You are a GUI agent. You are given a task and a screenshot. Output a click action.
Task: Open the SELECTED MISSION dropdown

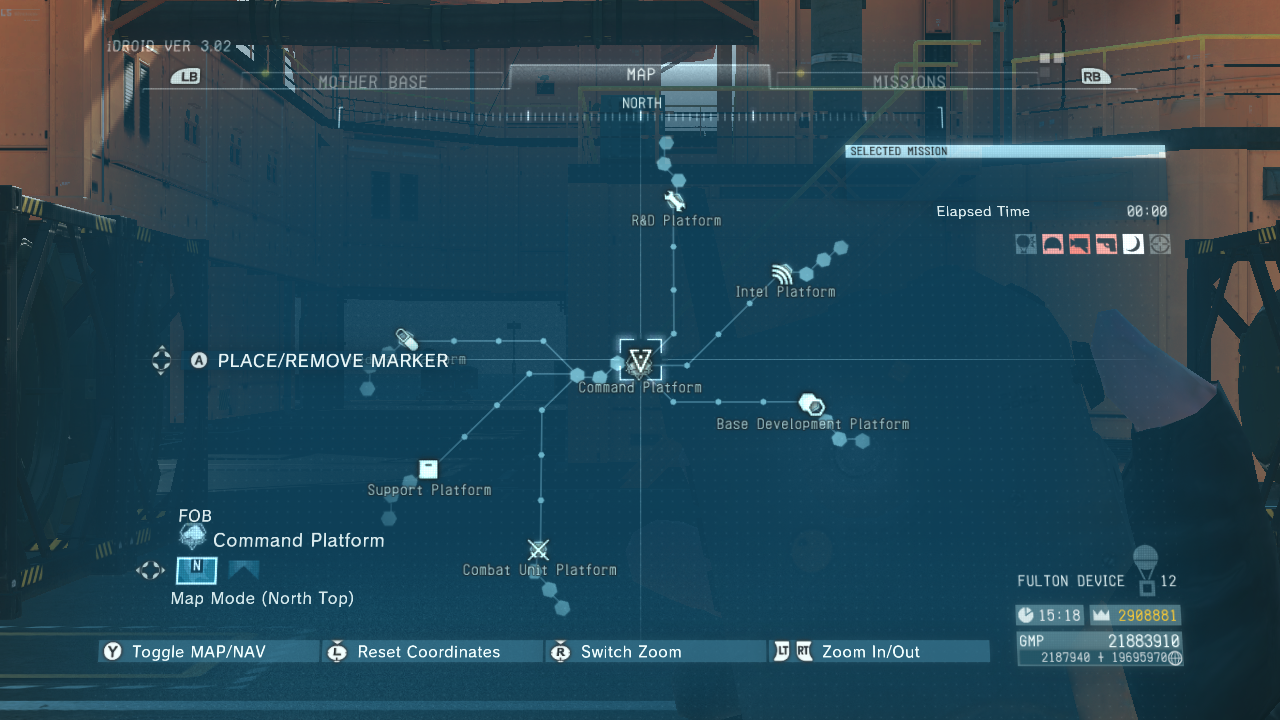[1004, 151]
